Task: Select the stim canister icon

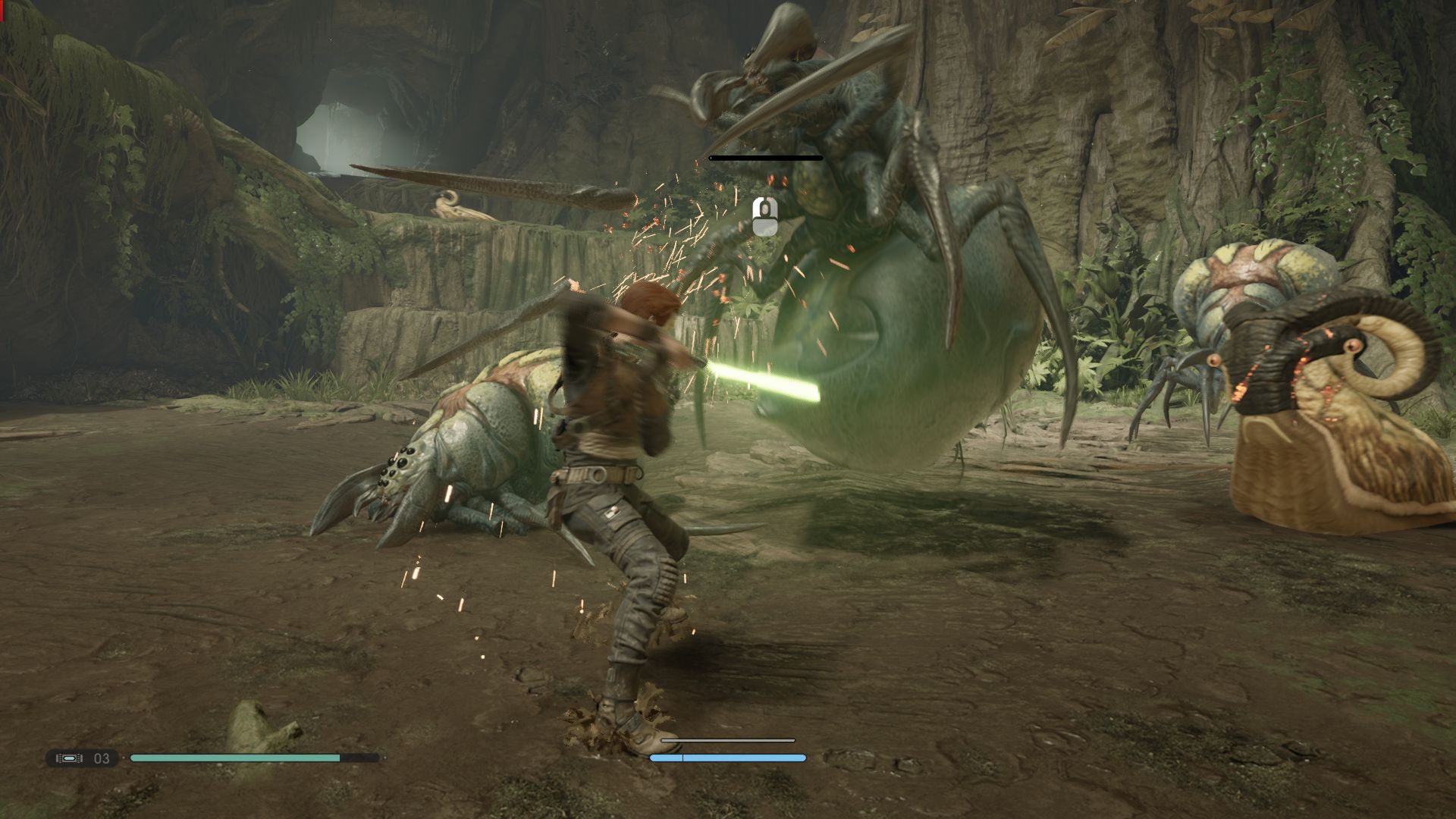Action: coord(70,758)
